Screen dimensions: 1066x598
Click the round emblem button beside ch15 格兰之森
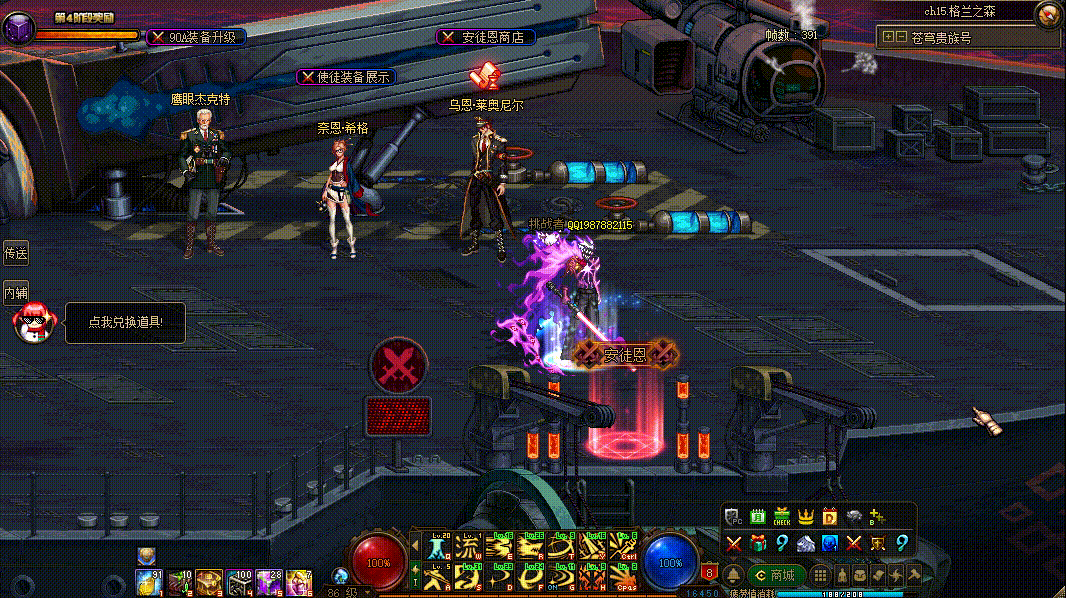[x=1048, y=13]
